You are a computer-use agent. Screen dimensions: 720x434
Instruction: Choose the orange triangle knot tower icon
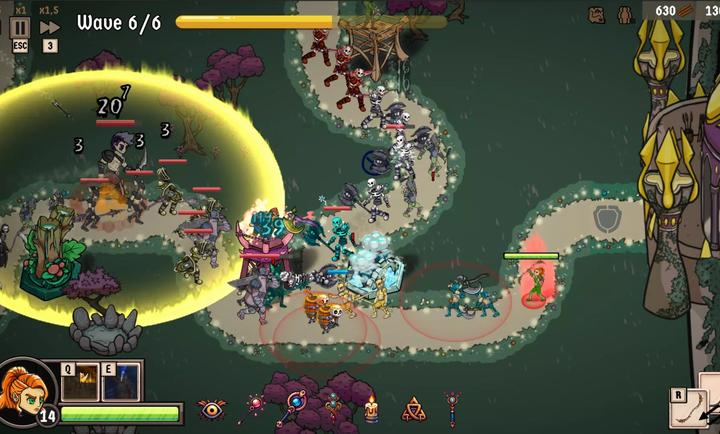click(413, 408)
